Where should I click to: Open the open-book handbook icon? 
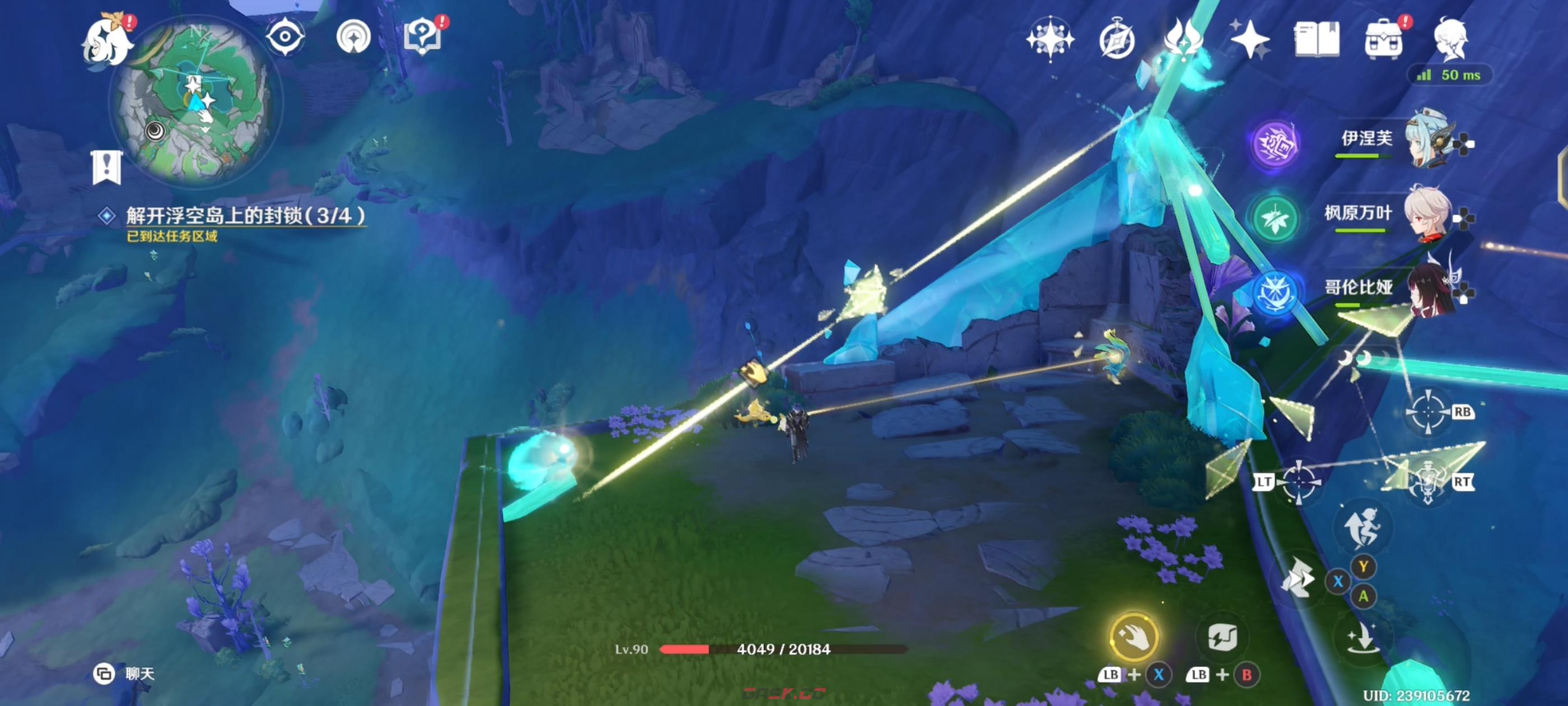tap(1316, 40)
